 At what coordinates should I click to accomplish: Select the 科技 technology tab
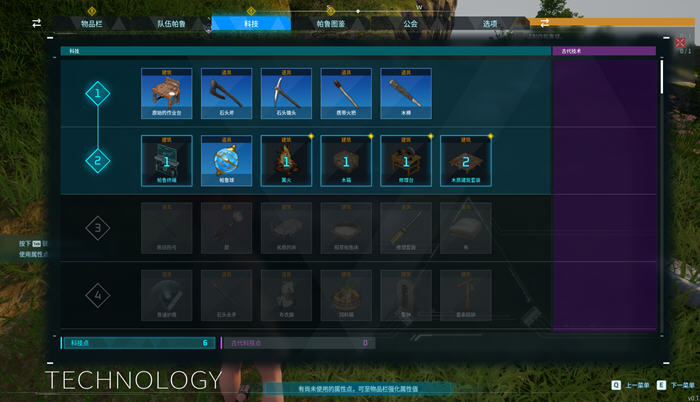(250, 23)
